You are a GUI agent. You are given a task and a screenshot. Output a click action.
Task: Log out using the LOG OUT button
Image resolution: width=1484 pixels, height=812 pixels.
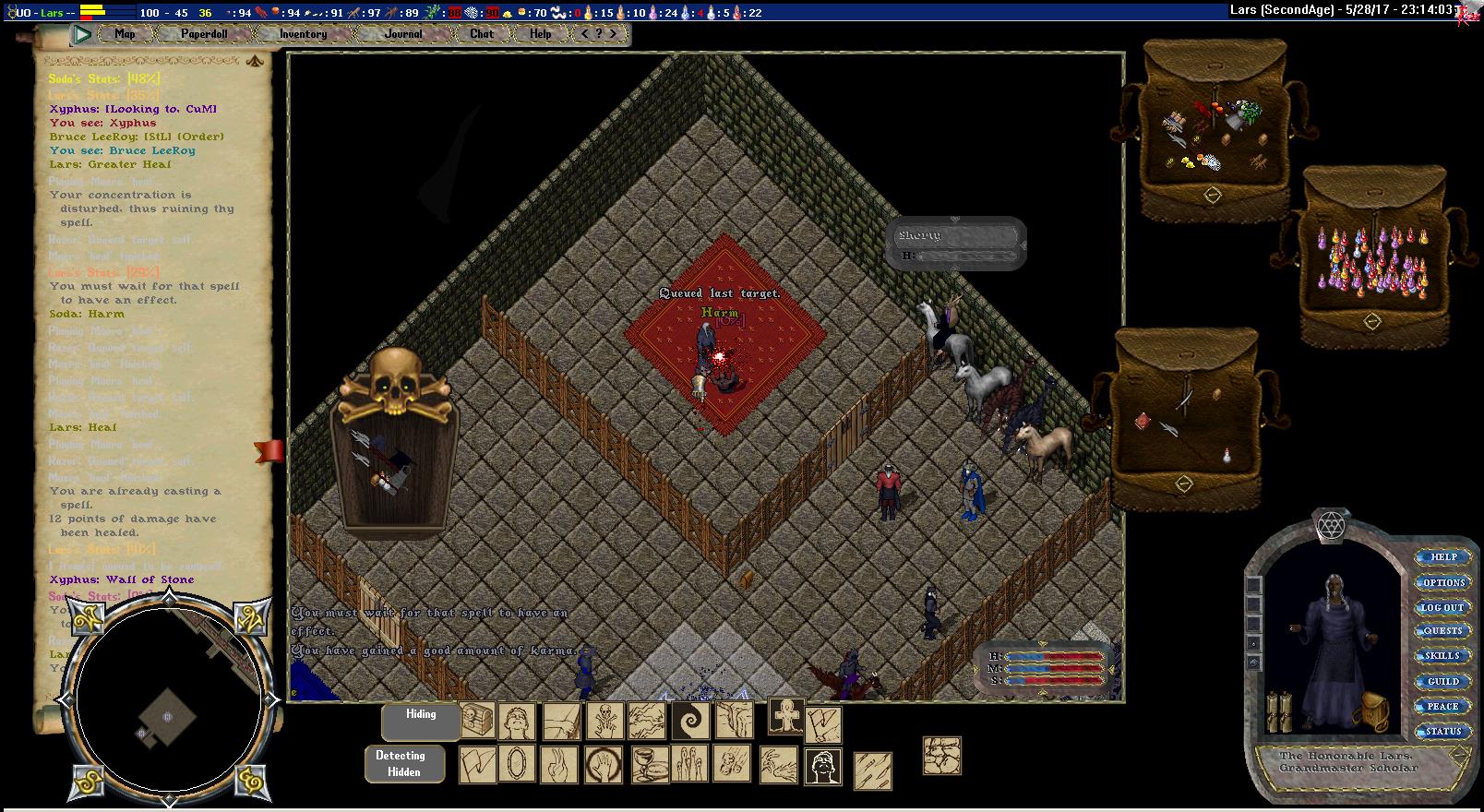point(1442,608)
